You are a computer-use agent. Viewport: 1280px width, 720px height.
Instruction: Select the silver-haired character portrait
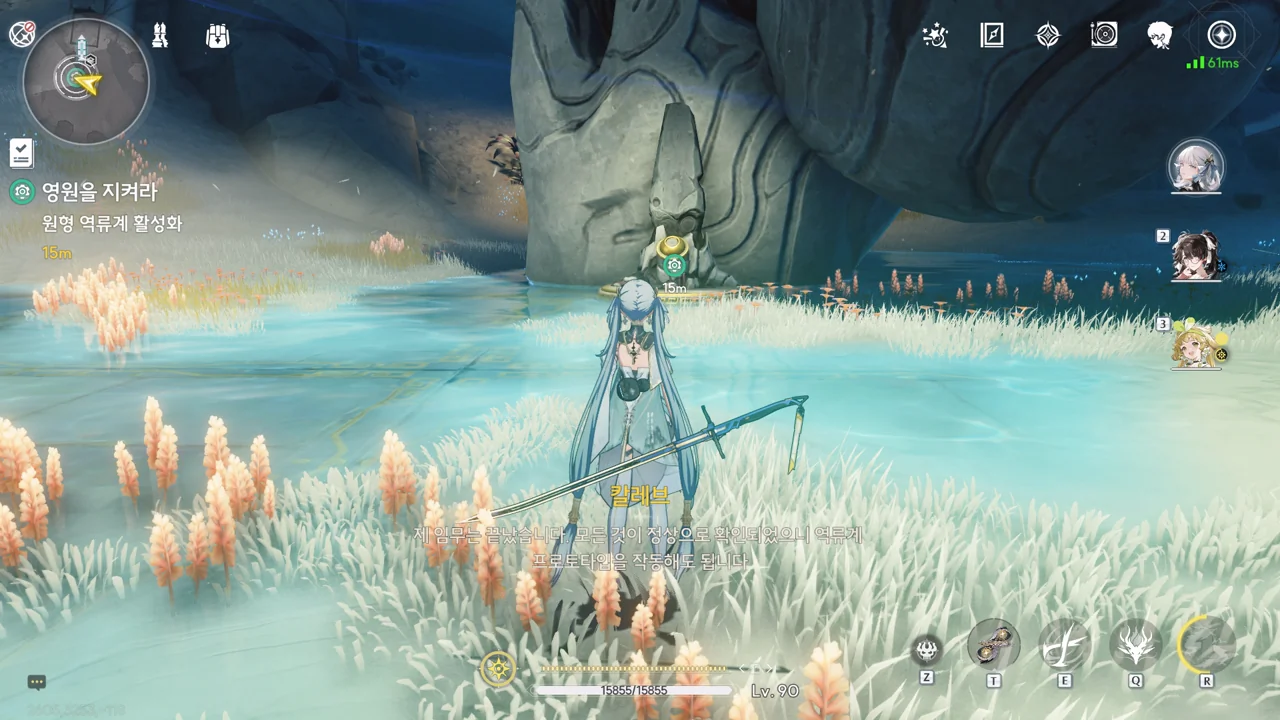[x=1196, y=167]
